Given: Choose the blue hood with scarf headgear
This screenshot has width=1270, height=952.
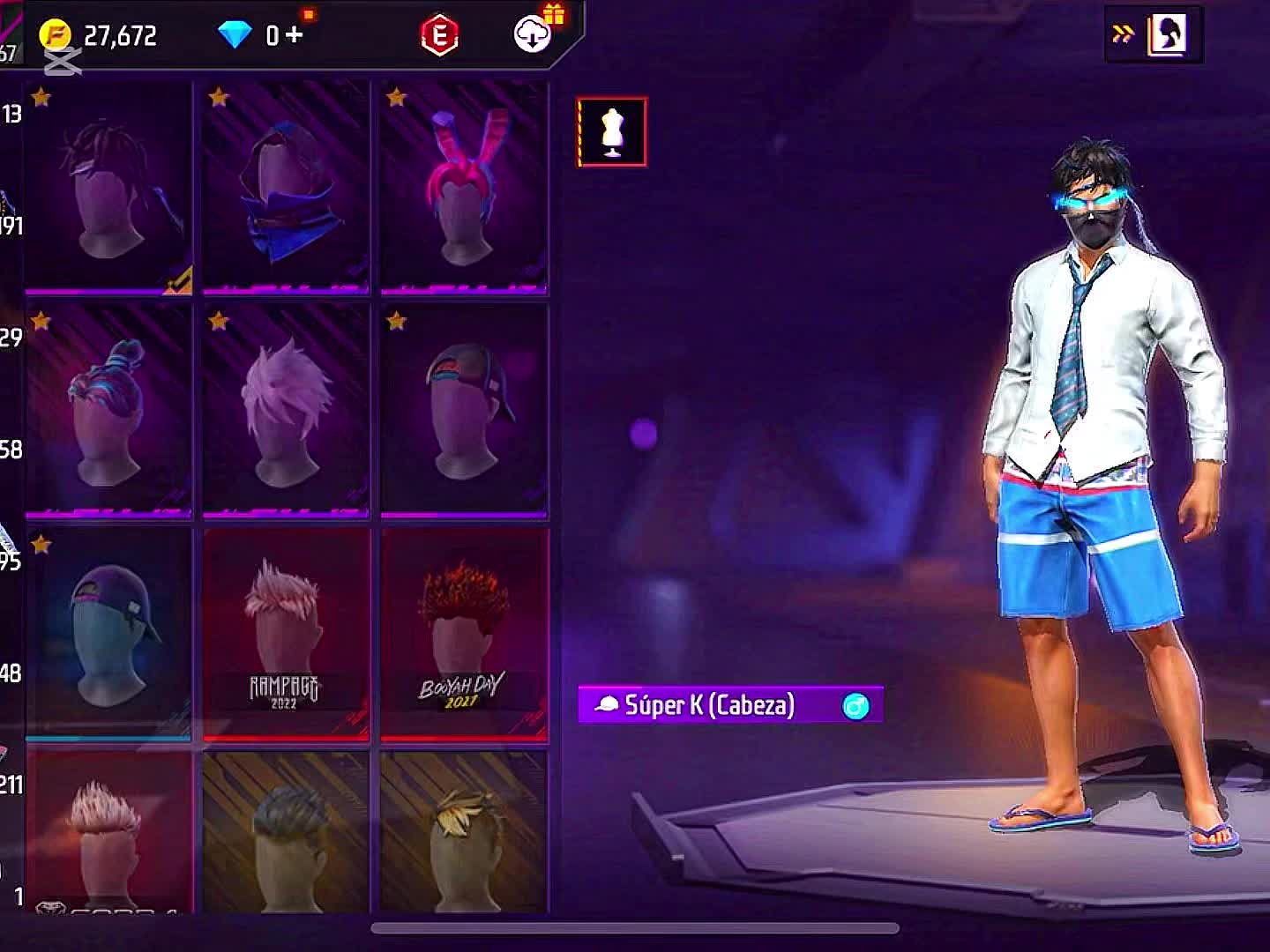Looking at the screenshot, I should coord(286,187).
